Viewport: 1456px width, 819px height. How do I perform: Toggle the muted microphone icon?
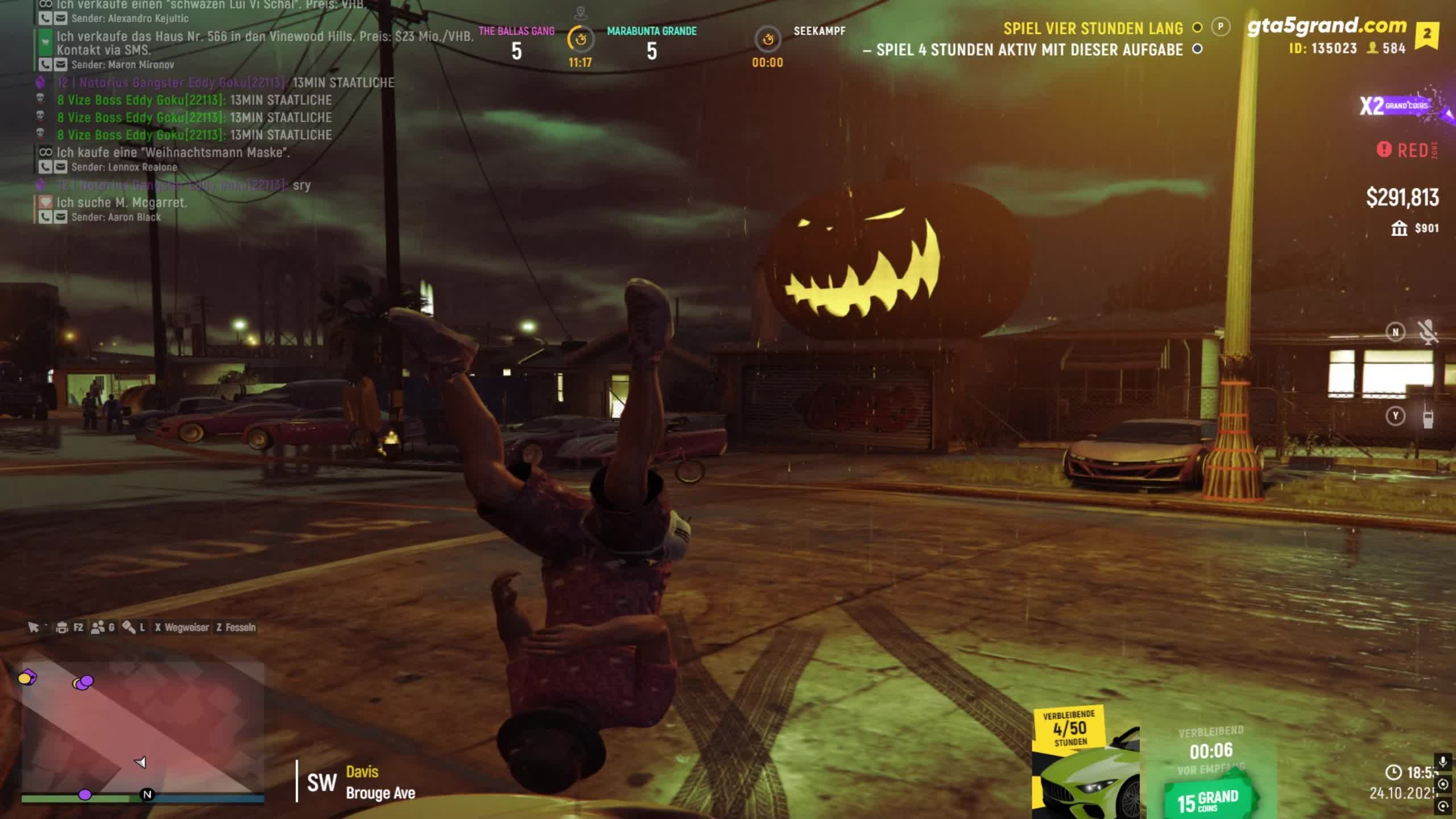click(1428, 332)
